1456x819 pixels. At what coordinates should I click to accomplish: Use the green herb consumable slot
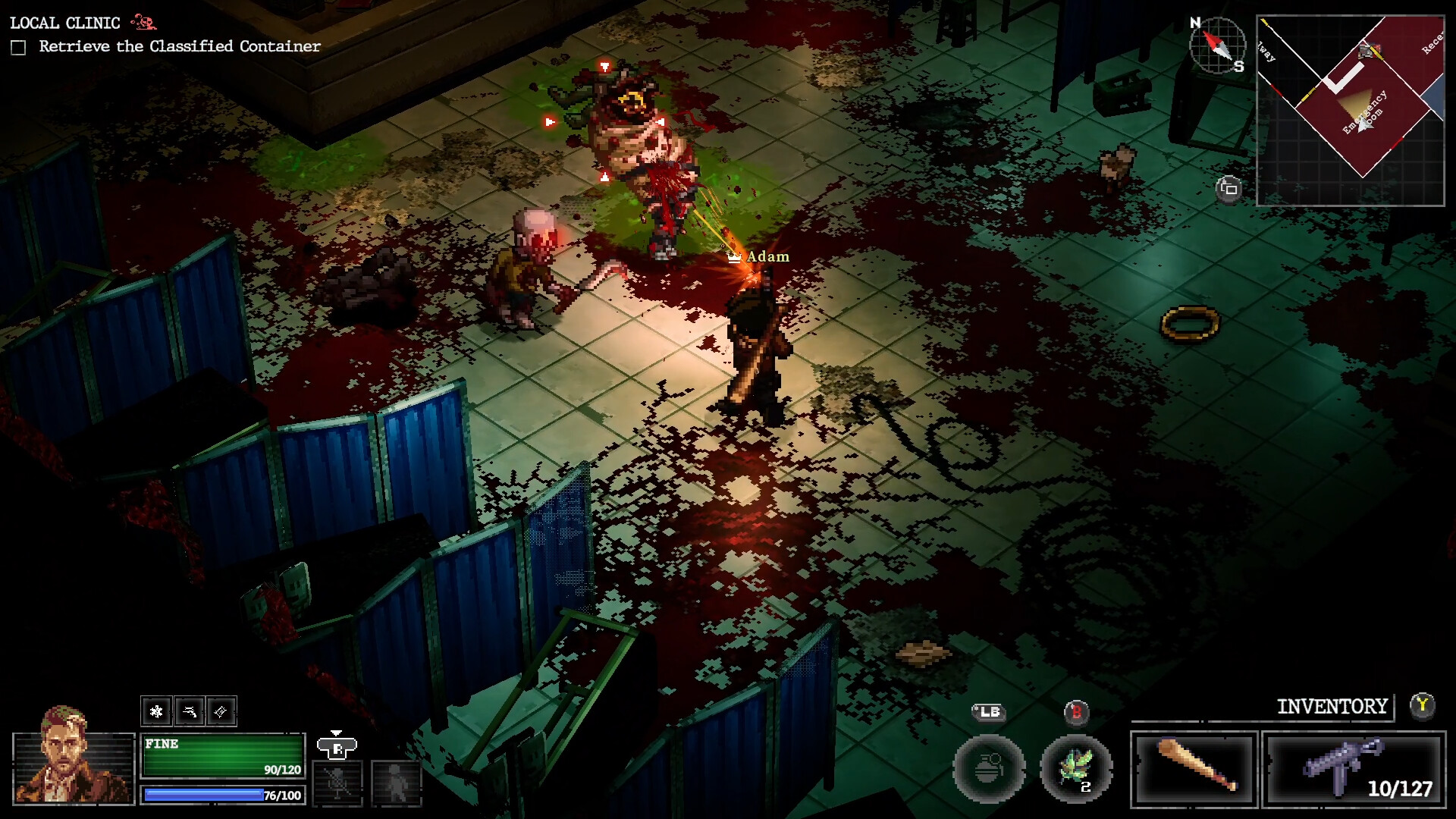coord(1076,769)
